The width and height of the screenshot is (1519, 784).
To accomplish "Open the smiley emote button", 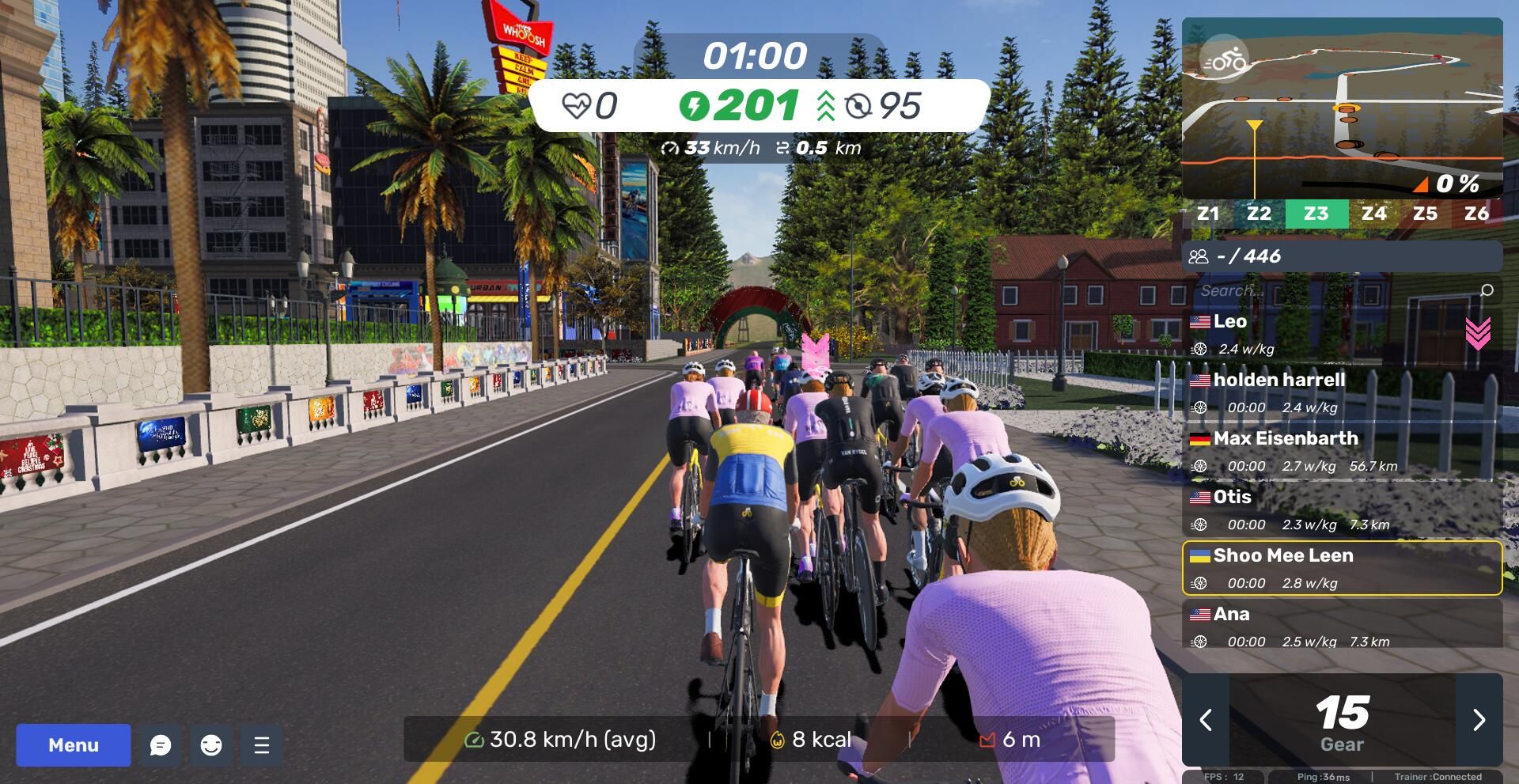I will [x=211, y=745].
